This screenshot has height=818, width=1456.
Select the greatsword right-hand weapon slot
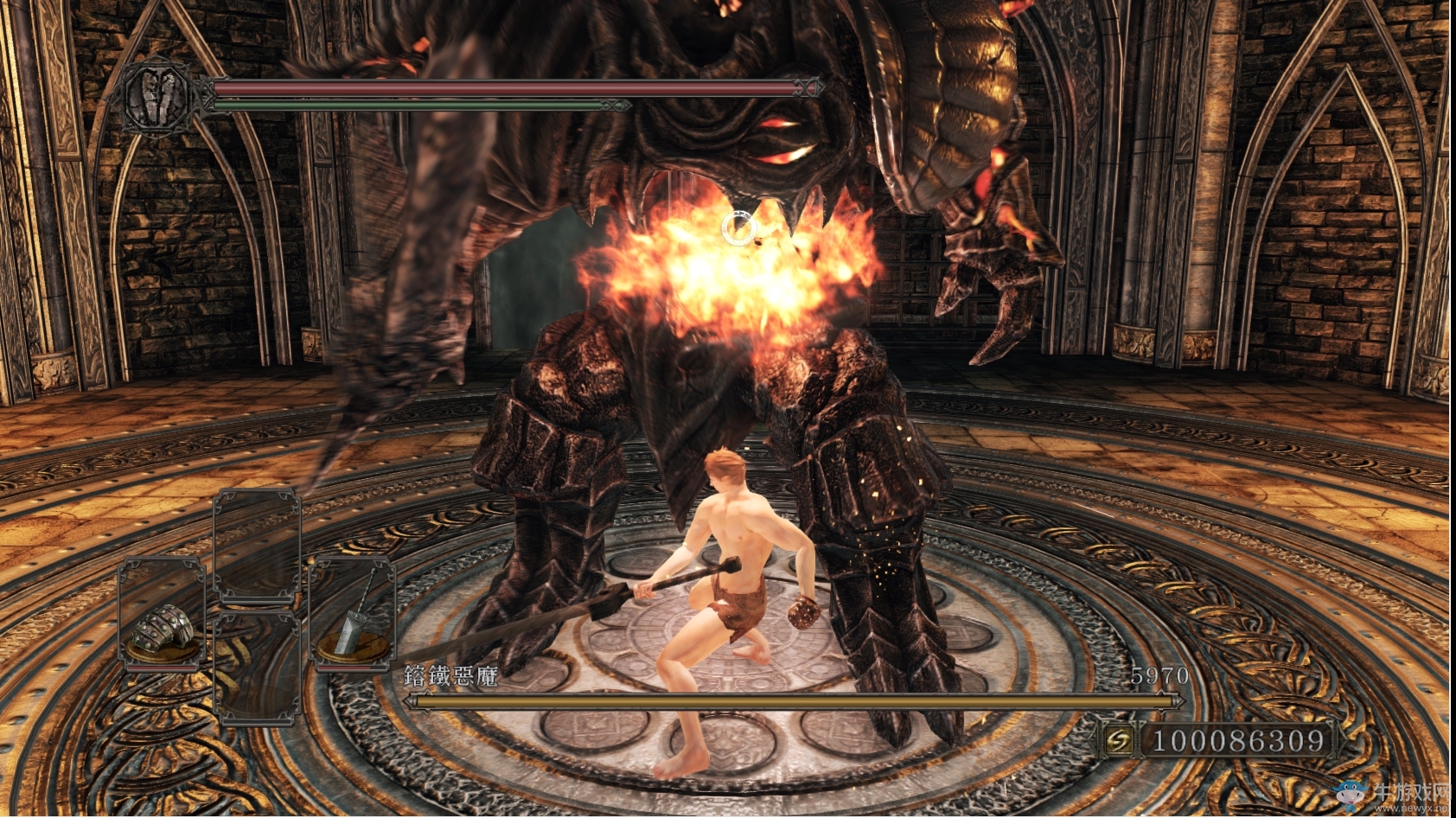[353, 615]
